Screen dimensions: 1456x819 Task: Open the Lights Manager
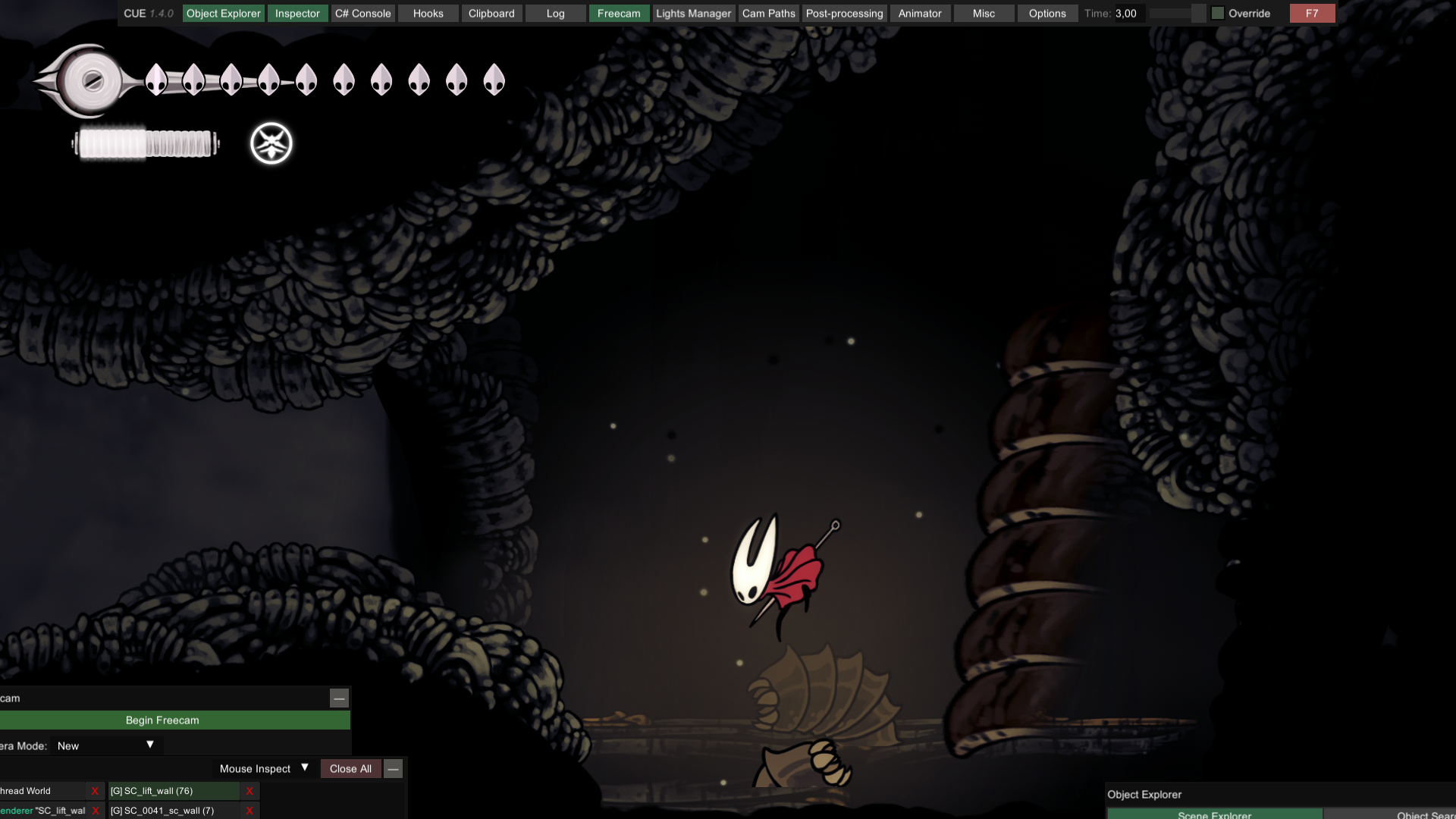(x=693, y=14)
